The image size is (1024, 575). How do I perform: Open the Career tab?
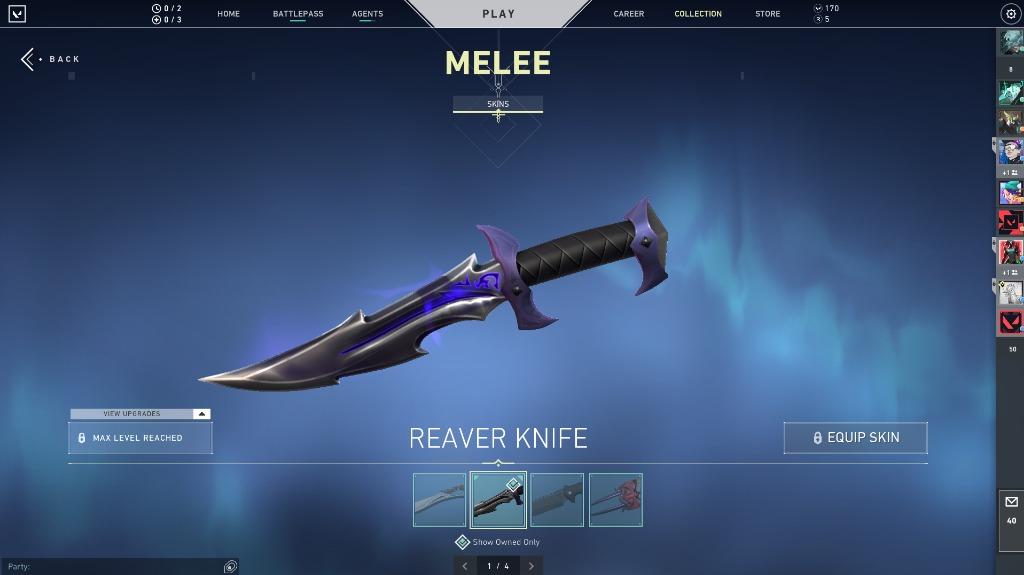pos(629,14)
